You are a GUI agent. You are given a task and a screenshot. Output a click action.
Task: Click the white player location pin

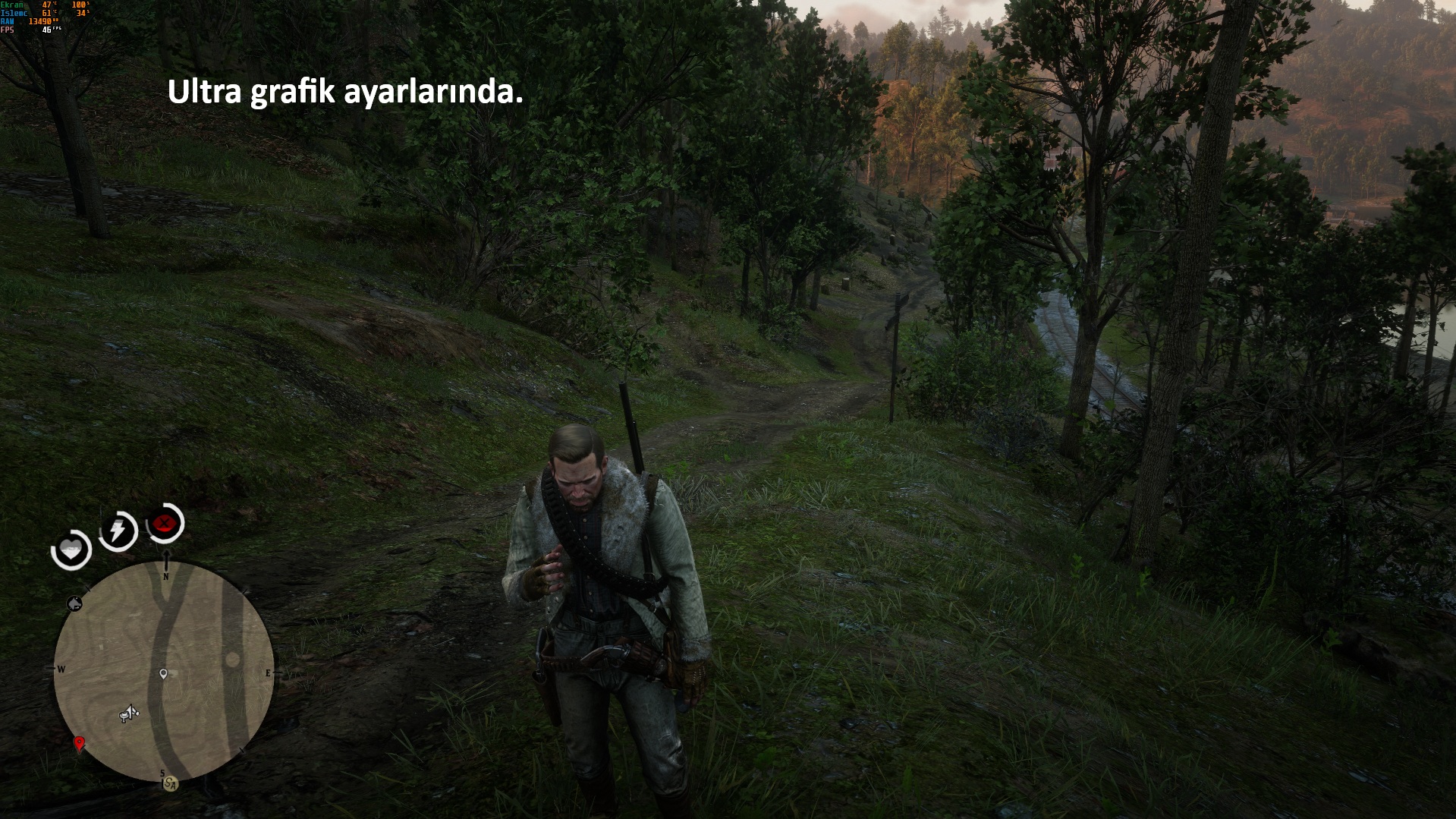click(x=163, y=673)
